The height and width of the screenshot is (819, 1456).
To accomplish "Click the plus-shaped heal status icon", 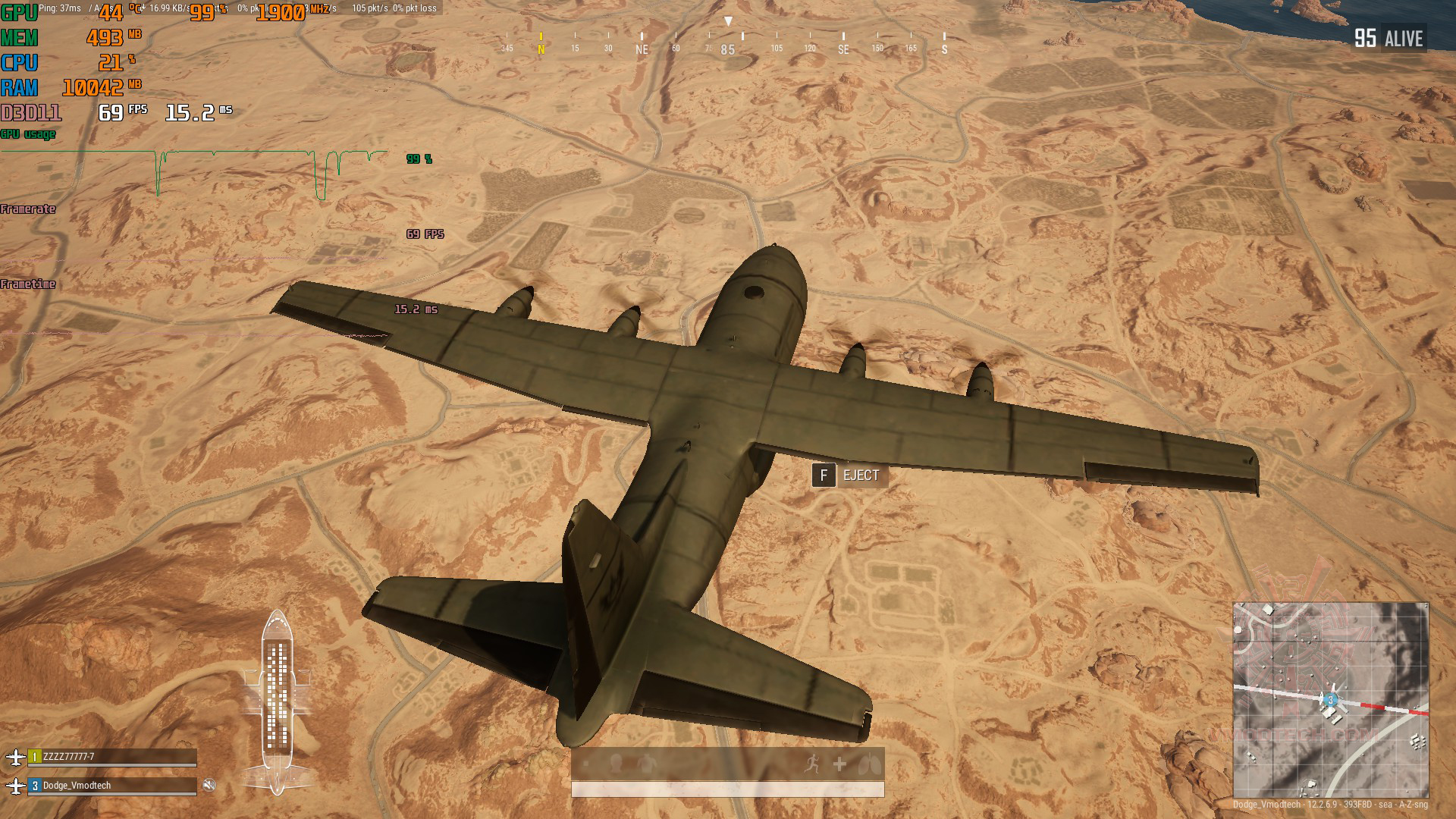I will point(839,764).
